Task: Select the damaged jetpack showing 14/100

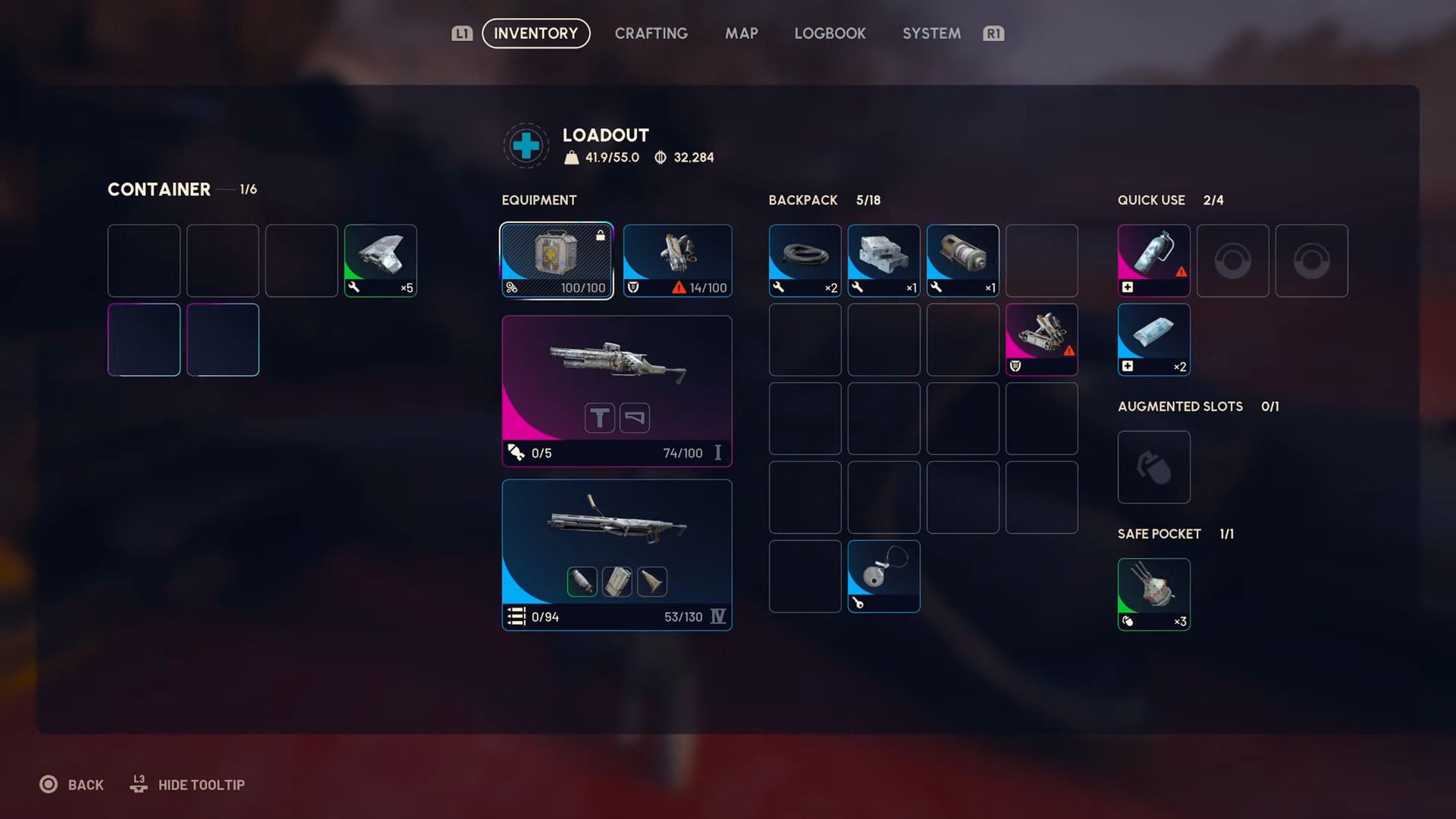Action: [676, 260]
